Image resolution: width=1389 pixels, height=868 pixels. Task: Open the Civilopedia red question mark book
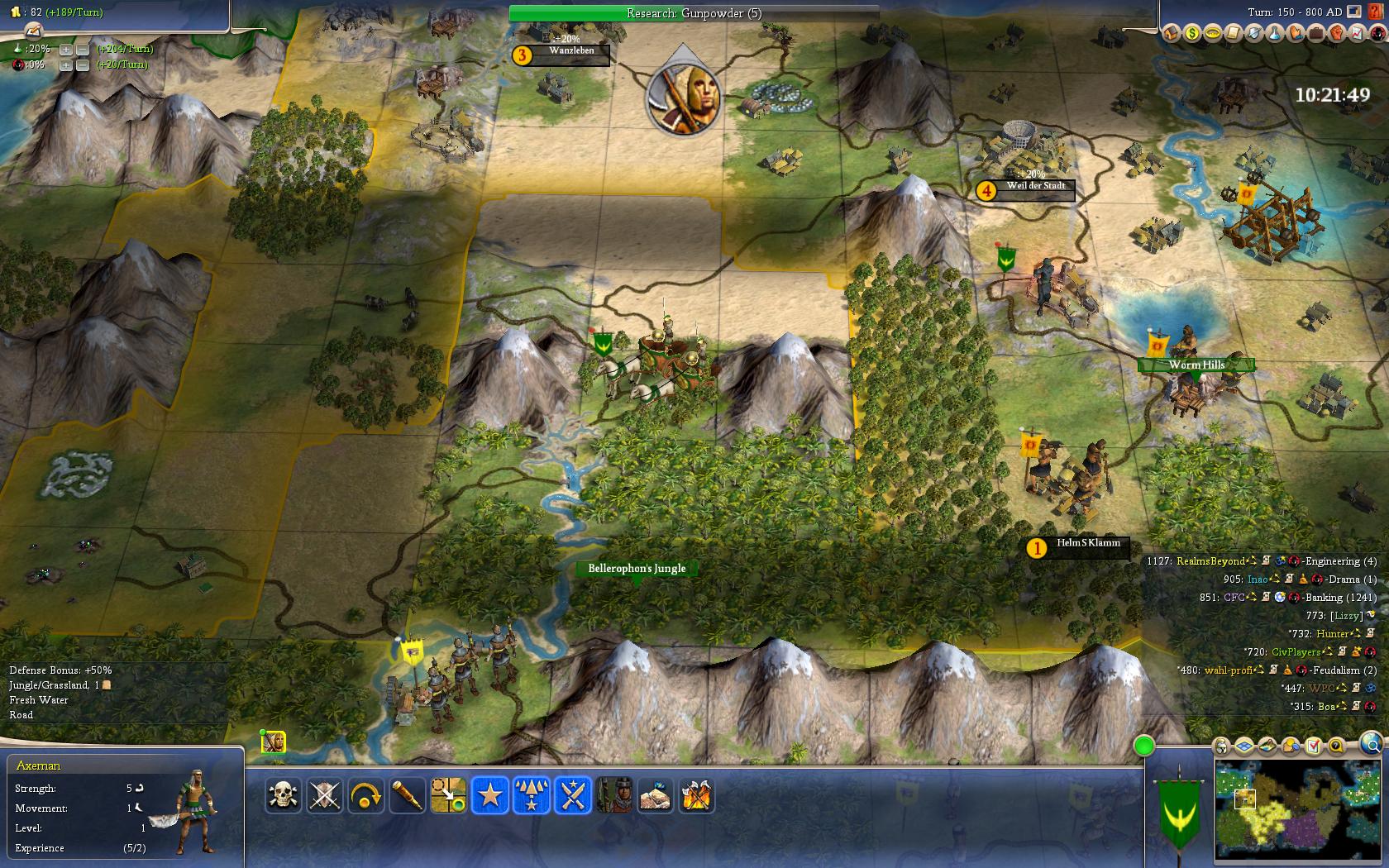[x=1375, y=12]
